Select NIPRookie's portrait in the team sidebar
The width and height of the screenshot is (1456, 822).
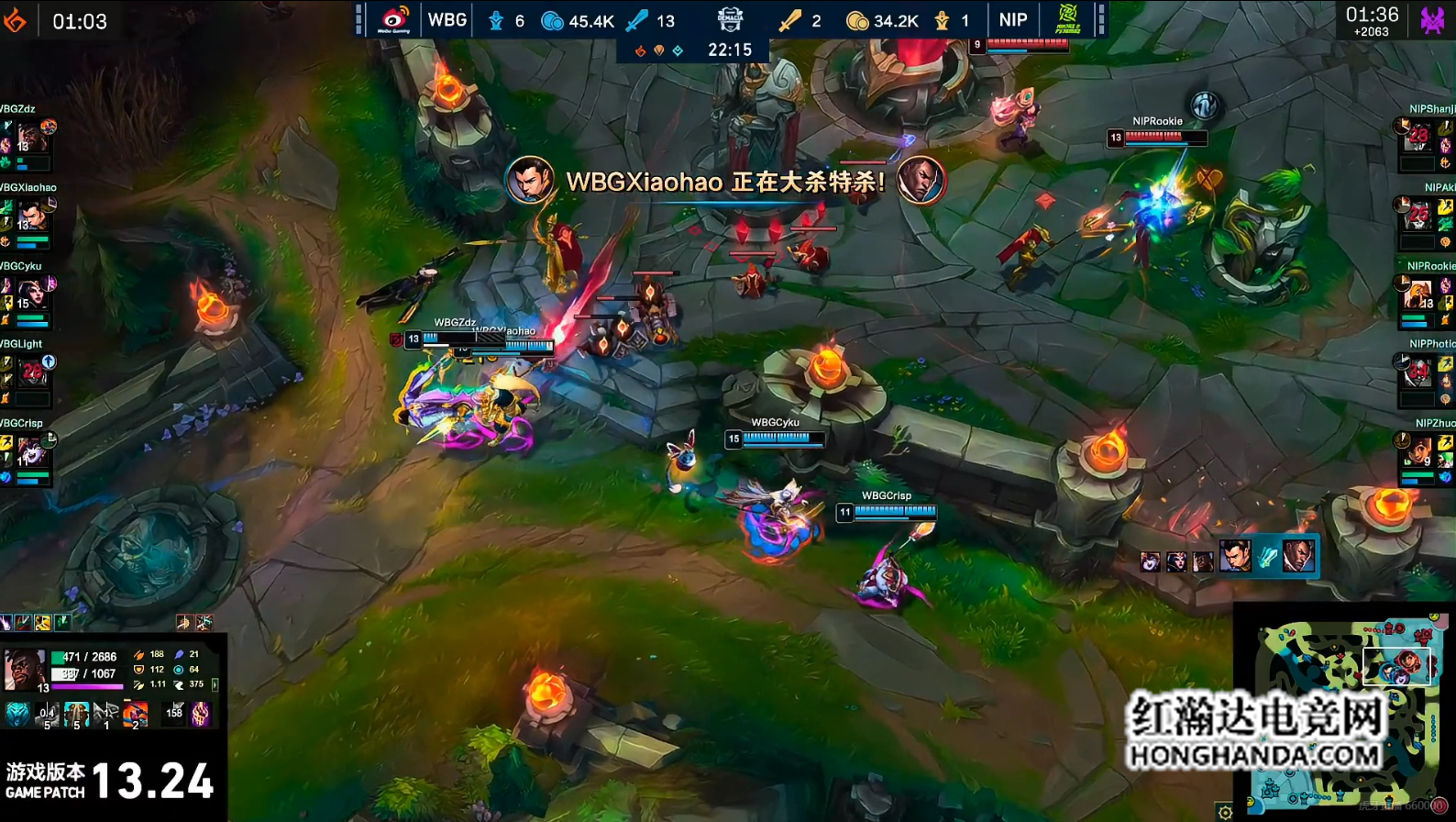1418,295
